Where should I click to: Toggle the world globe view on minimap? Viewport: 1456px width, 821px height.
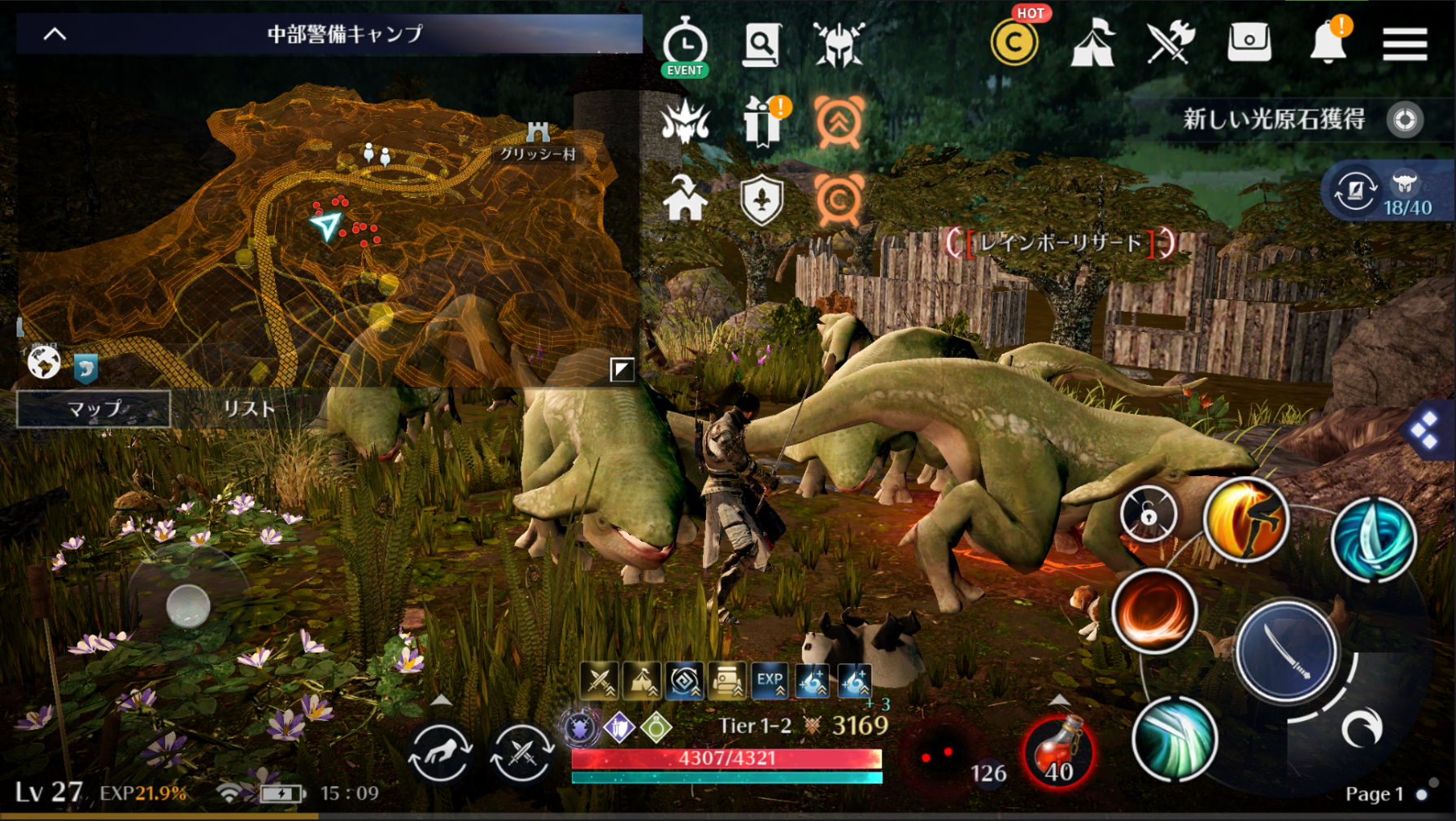pyautogui.click(x=45, y=365)
